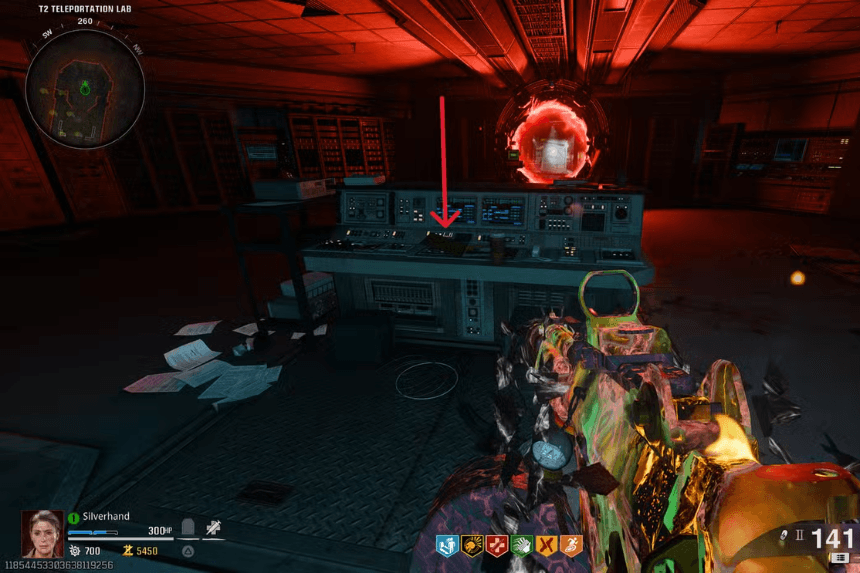Image resolution: width=860 pixels, height=573 pixels.
Task: Choose the green hand Speed Cola perk
Action: (x=520, y=546)
